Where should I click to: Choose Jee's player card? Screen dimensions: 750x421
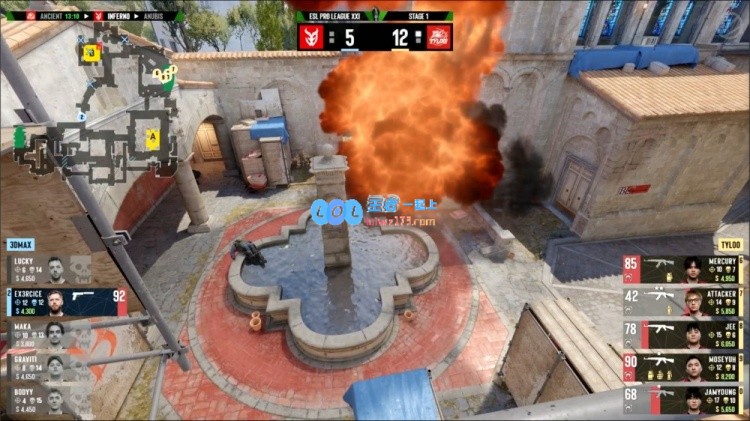click(x=683, y=335)
